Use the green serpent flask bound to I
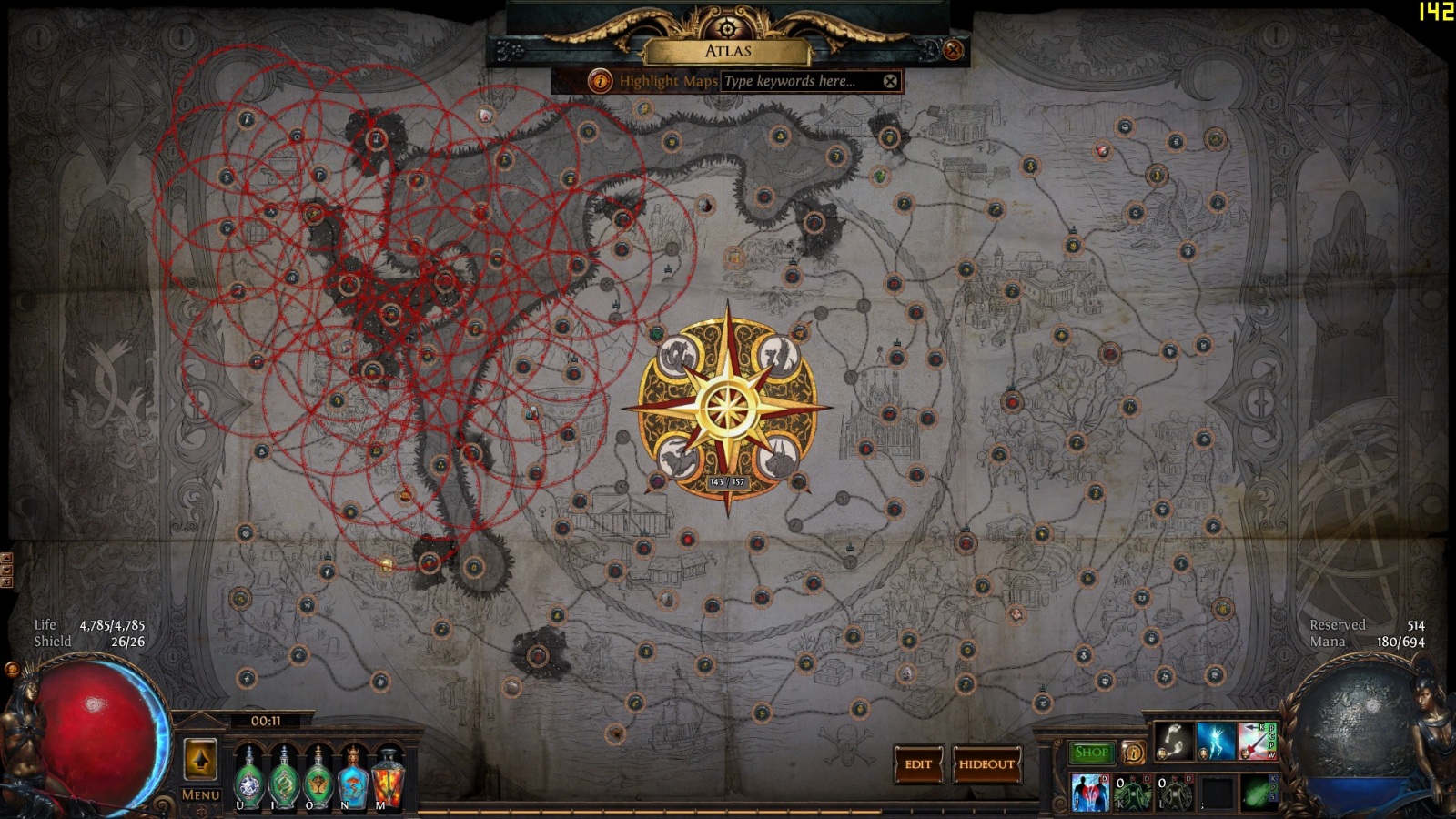Screen dimensions: 1456x819 click(284, 778)
